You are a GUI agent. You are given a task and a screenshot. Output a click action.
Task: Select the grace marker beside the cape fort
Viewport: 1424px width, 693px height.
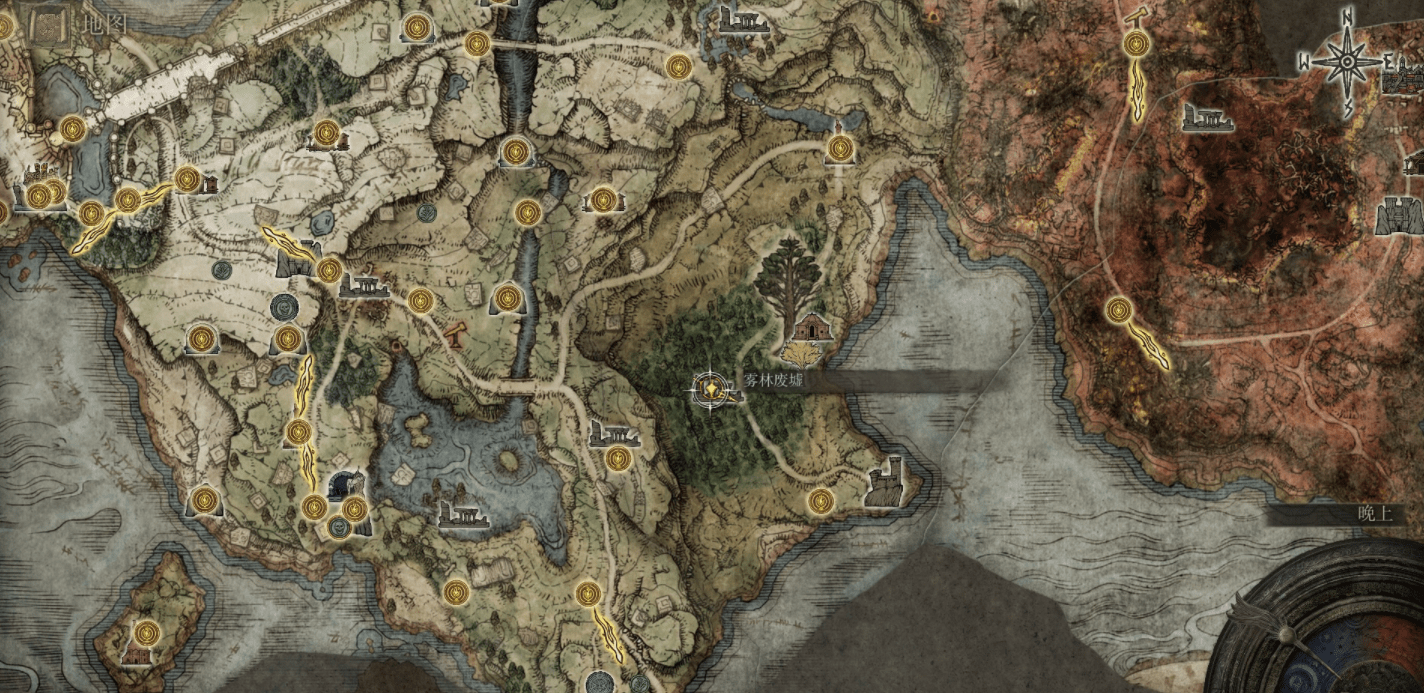pos(821,500)
